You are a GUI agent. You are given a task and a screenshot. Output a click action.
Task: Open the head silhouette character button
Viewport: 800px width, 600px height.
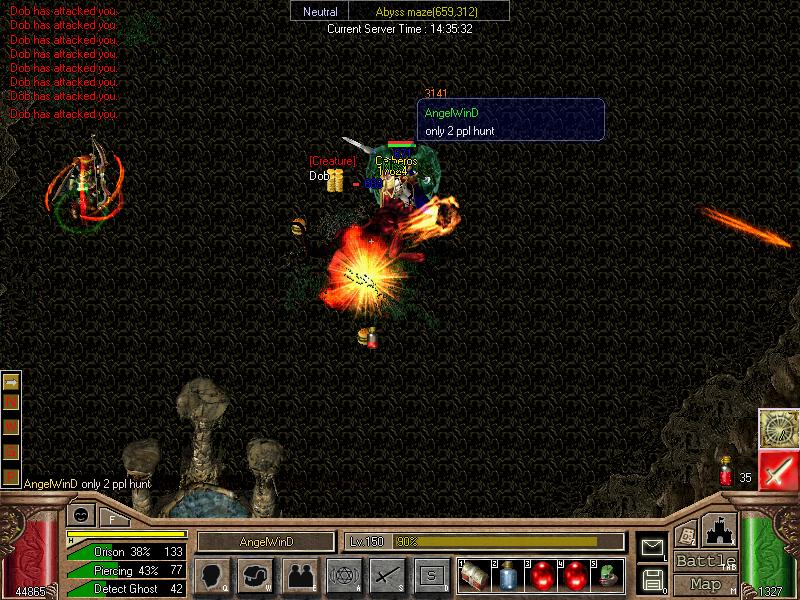pos(212,575)
